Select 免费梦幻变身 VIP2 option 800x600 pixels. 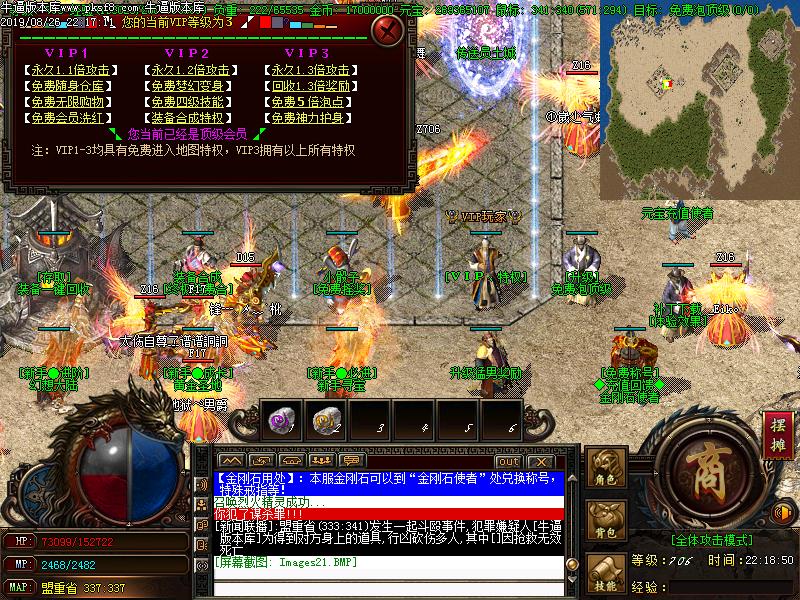tap(190, 87)
